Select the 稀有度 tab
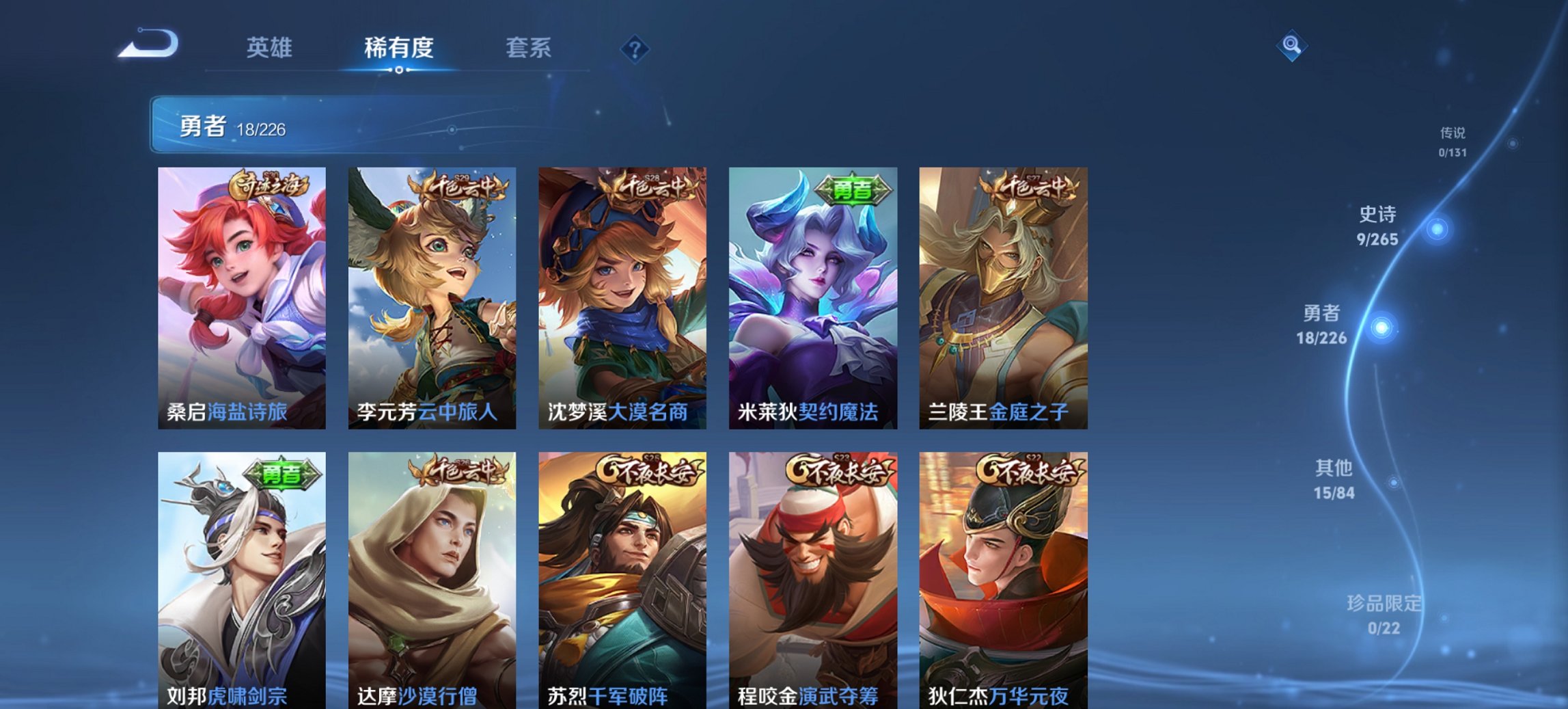Image resolution: width=1568 pixels, height=709 pixels. [x=396, y=48]
